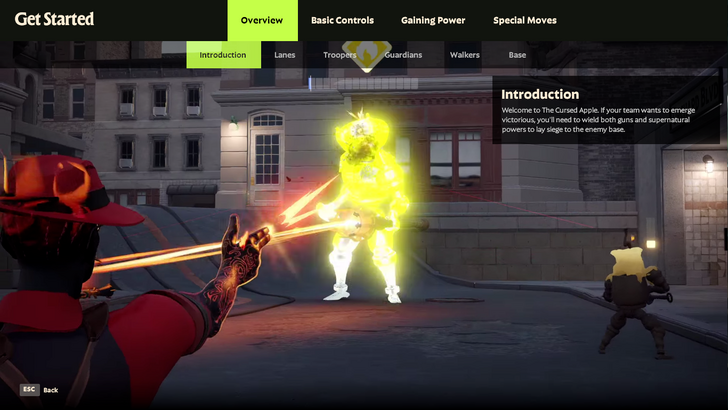The image size is (728, 410).
Task: Show the Base sub-tab
Action: point(517,55)
